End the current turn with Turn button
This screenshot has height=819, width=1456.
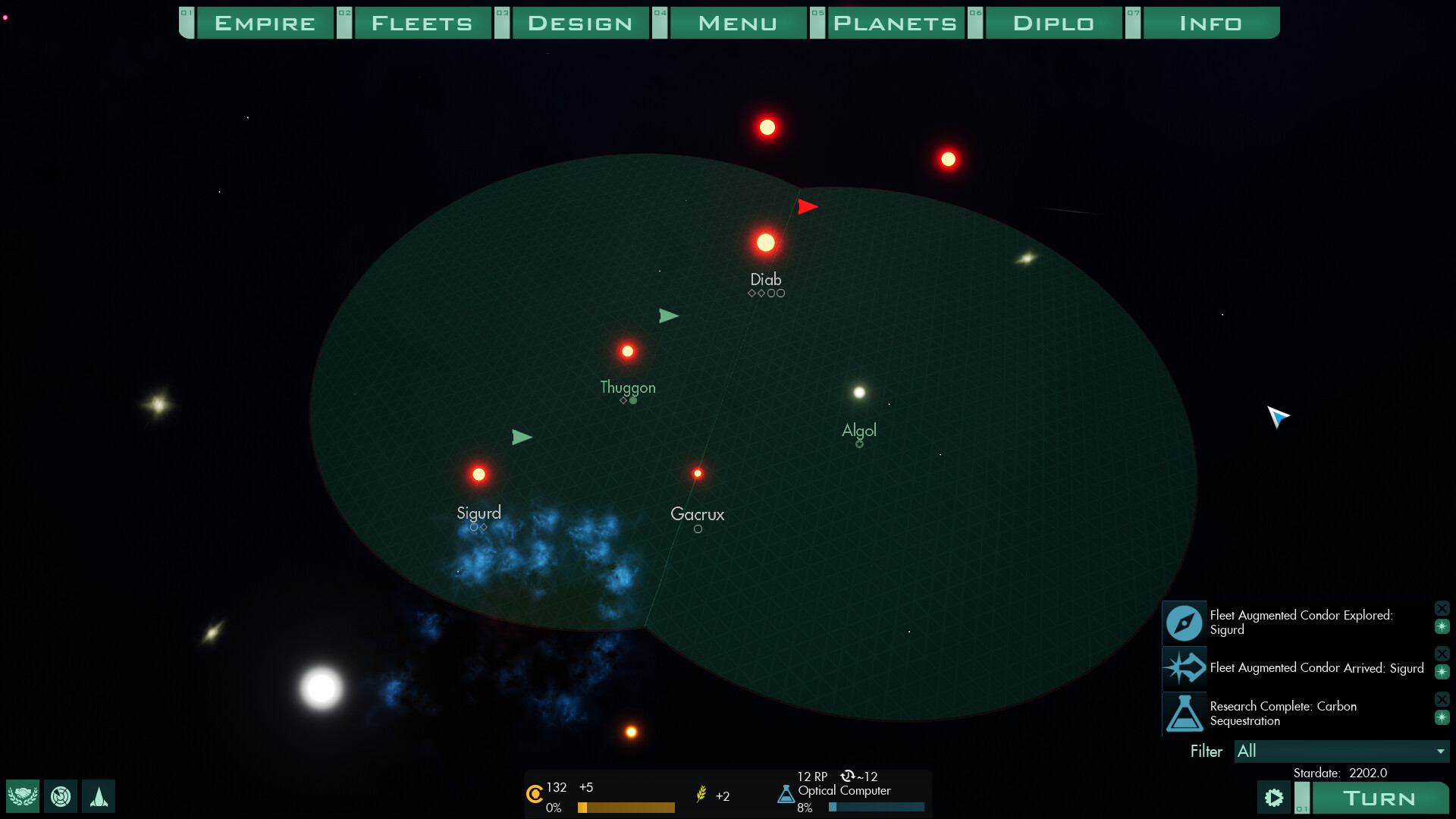pos(1379,798)
